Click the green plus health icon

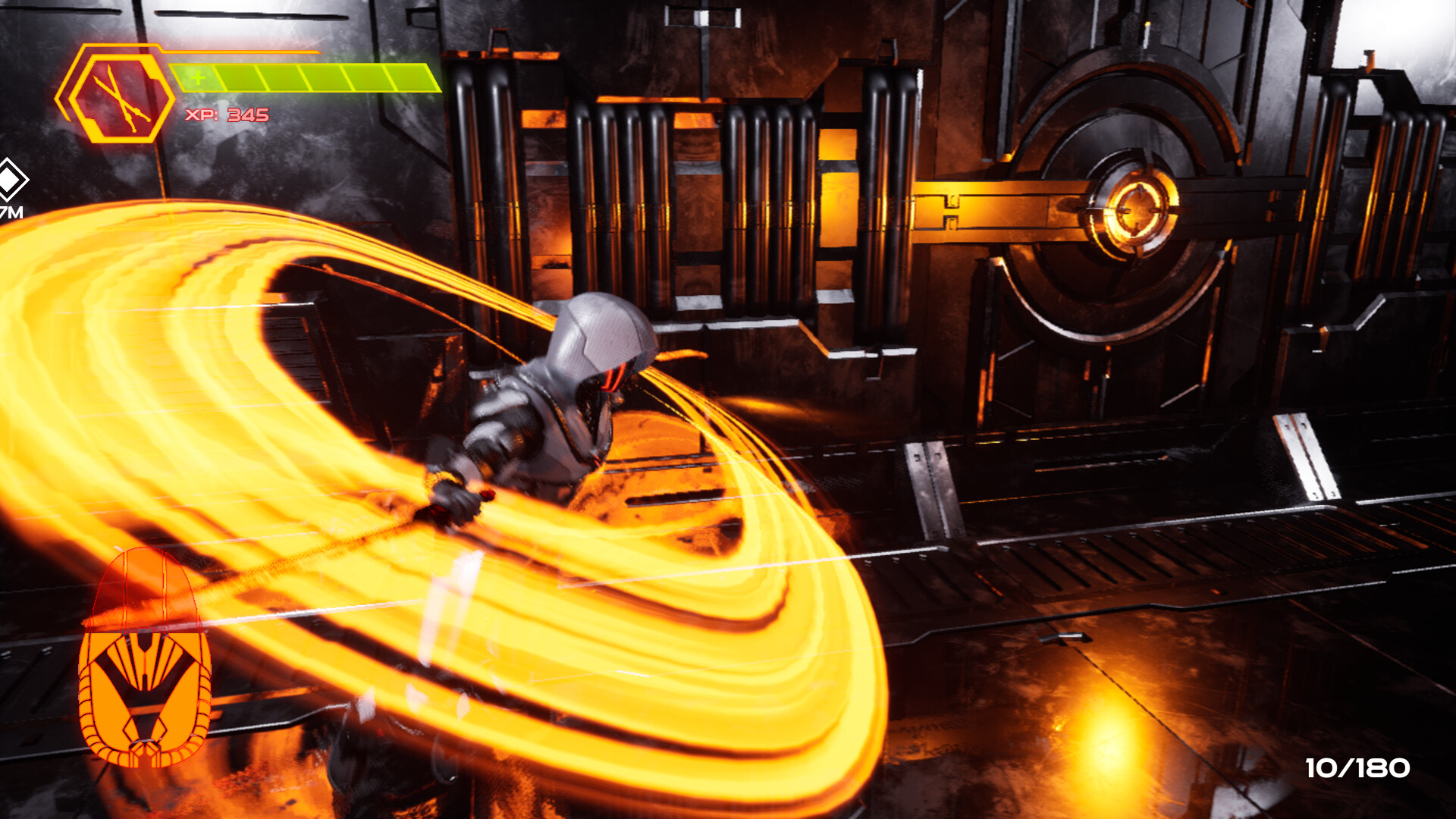(197, 76)
